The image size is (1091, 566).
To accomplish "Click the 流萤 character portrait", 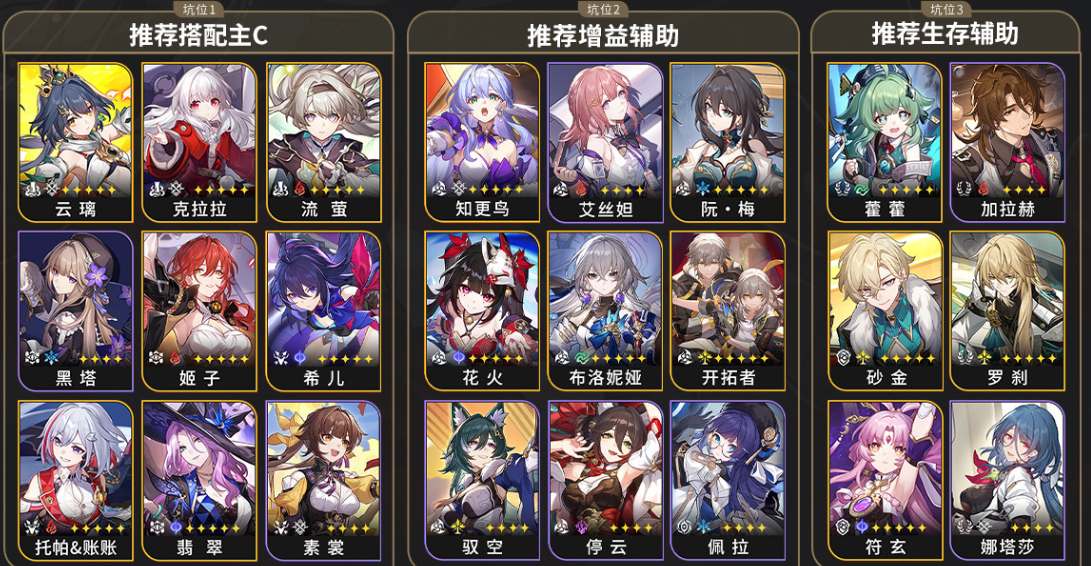I will 324,140.
